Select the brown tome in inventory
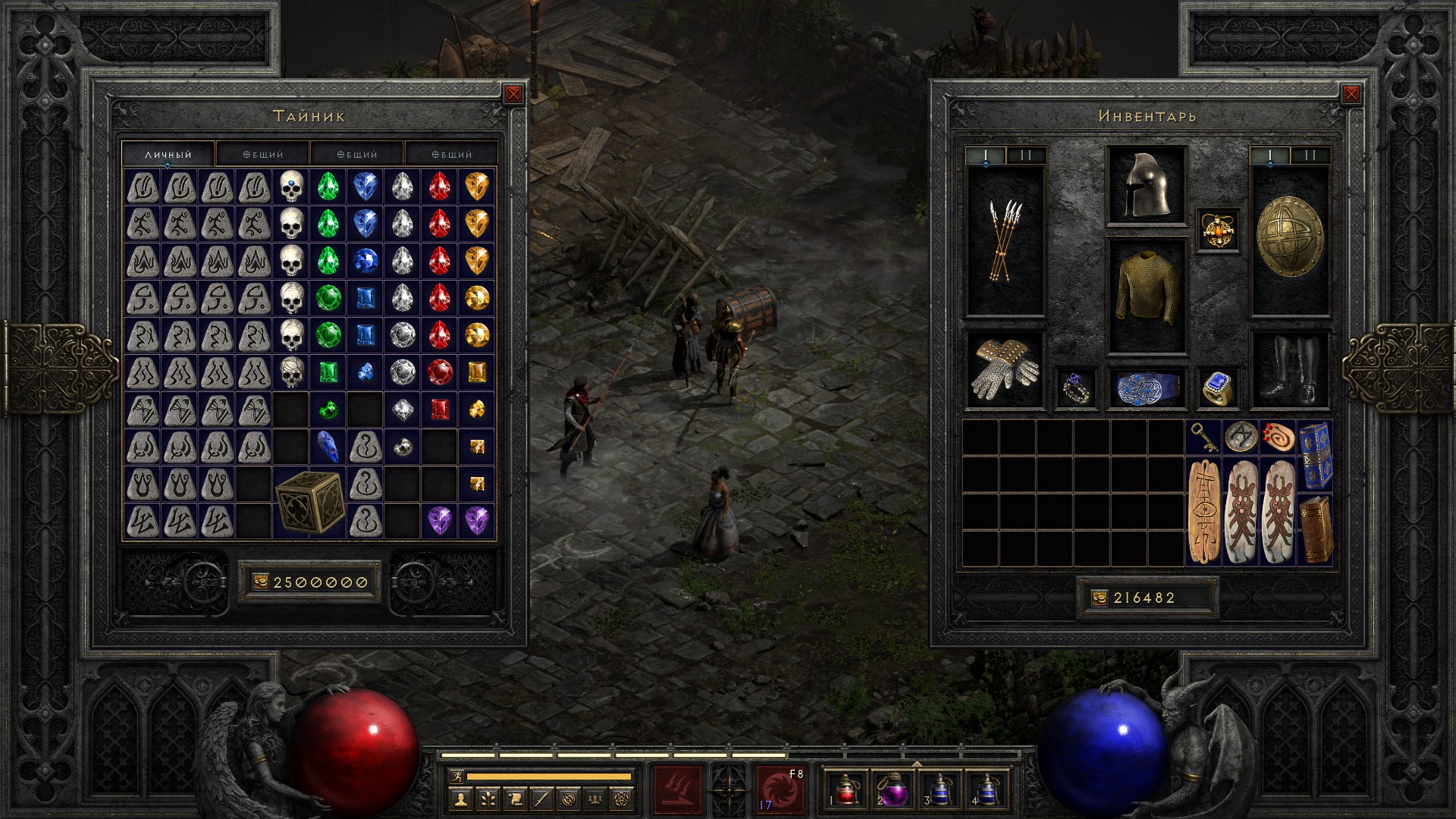 pyautogui.click(x=1316, y=529)
